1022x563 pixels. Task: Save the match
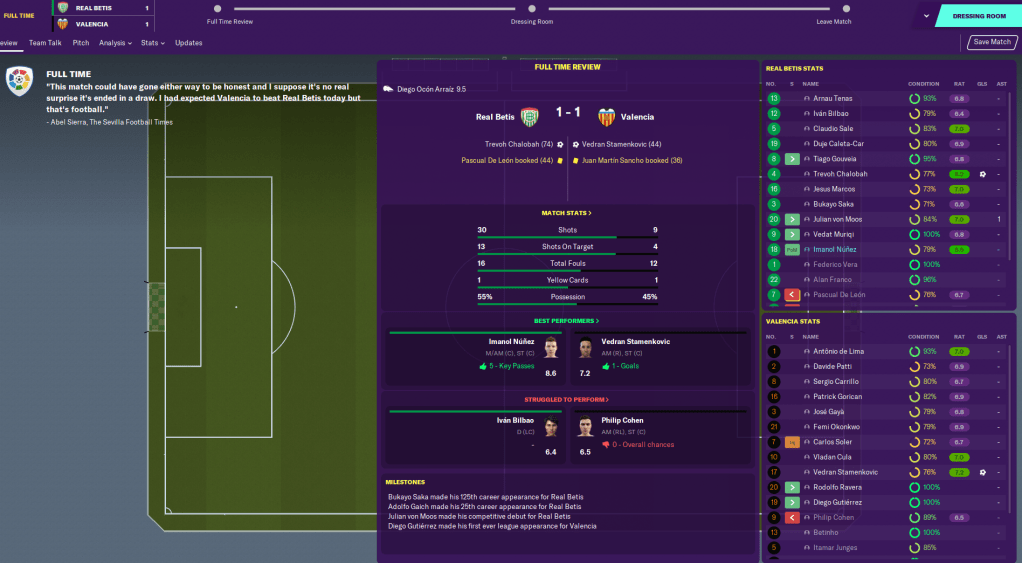click(991, 42)
